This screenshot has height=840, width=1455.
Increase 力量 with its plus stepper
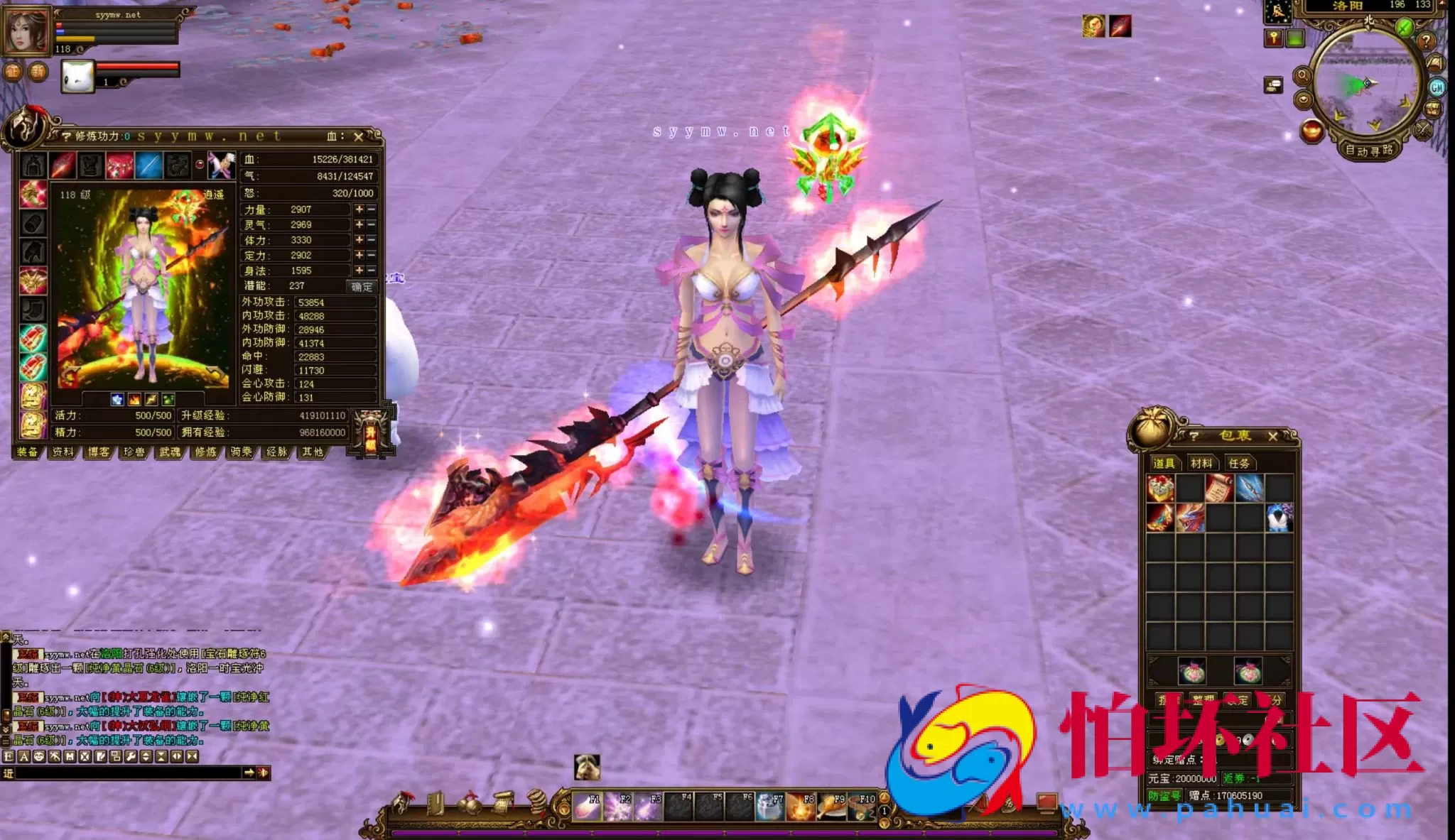click(x=359, y=209)
